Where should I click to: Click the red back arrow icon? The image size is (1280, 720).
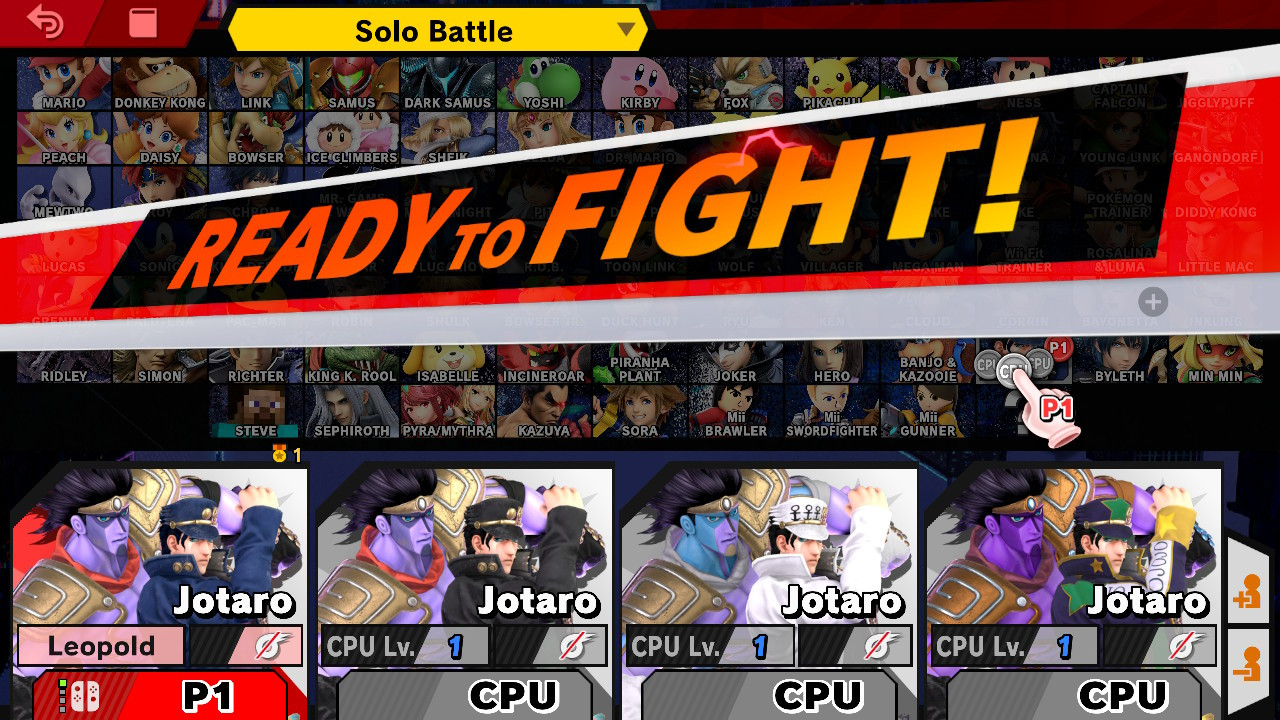coord(45,22)
